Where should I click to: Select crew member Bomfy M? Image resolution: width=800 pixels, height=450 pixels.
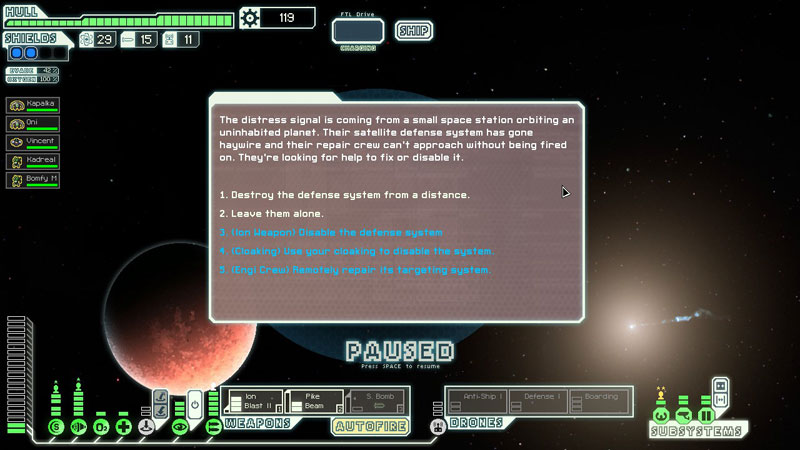tap(32, 181)
